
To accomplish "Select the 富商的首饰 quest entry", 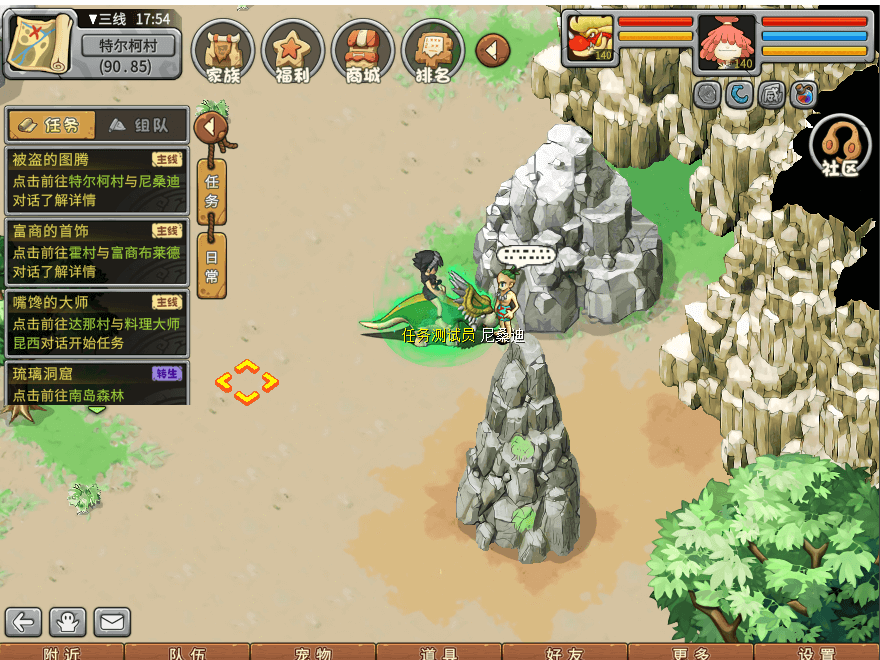I will tap(97, 251).
